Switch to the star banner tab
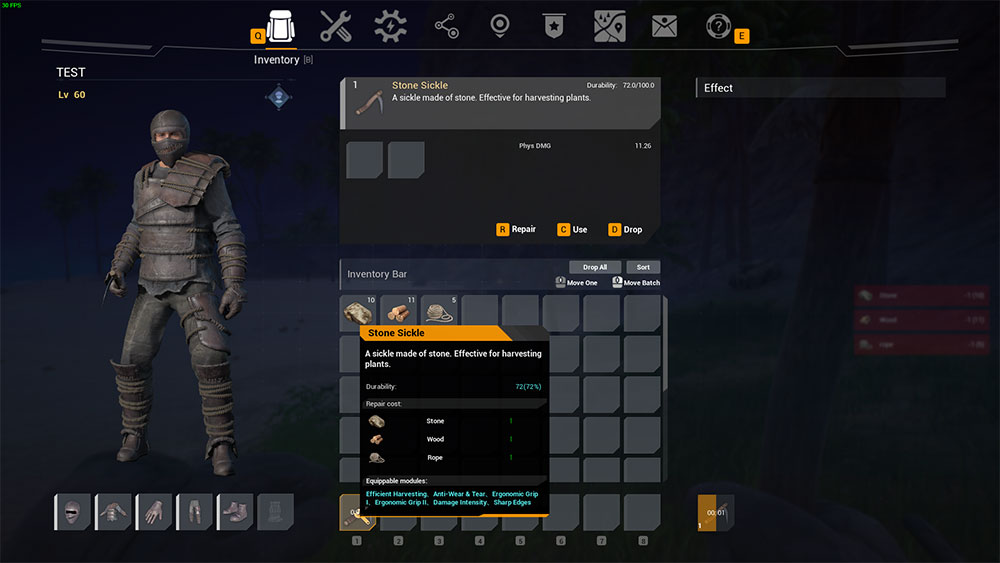This screenshot has height=563, width=1000. click(x=554, y=27)
